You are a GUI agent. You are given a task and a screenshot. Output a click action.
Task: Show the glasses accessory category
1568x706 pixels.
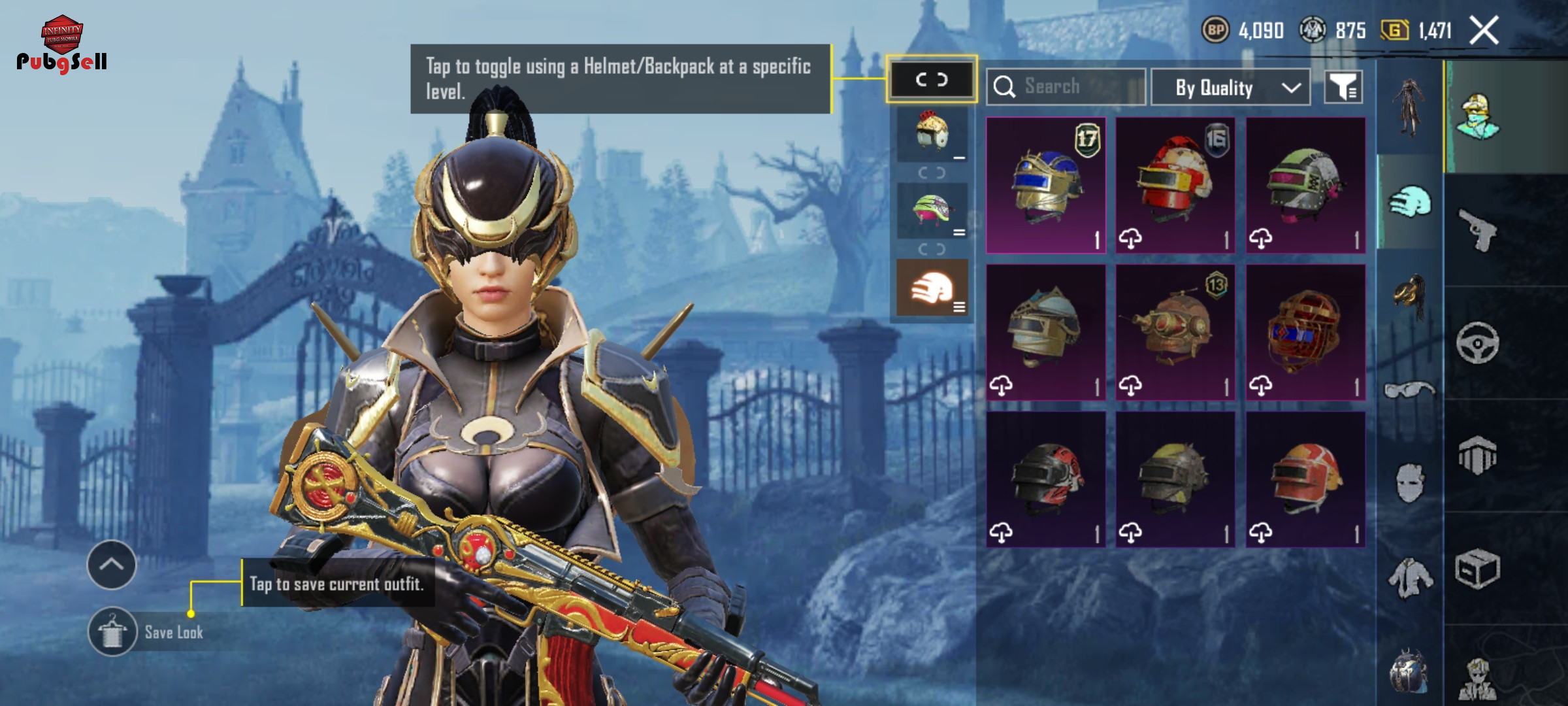[1409, 390]
